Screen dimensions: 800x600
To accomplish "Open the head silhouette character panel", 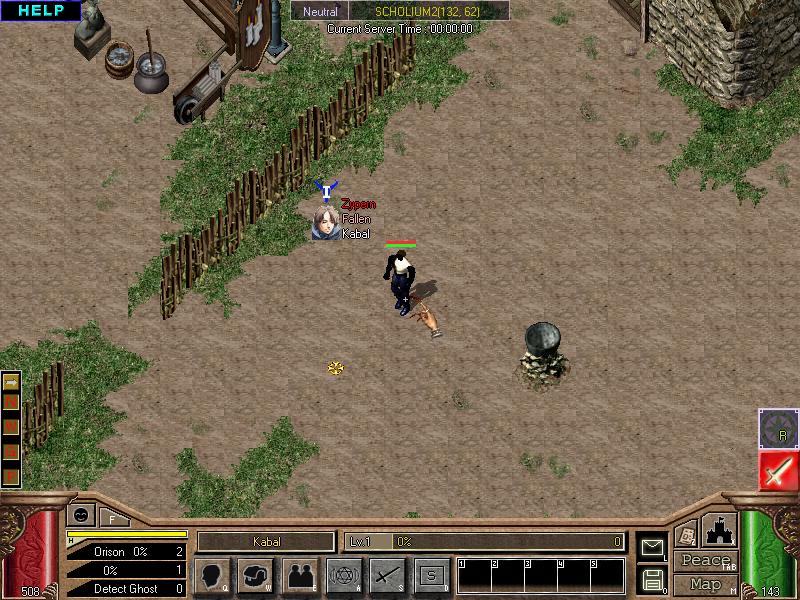I will coord(212,575).
